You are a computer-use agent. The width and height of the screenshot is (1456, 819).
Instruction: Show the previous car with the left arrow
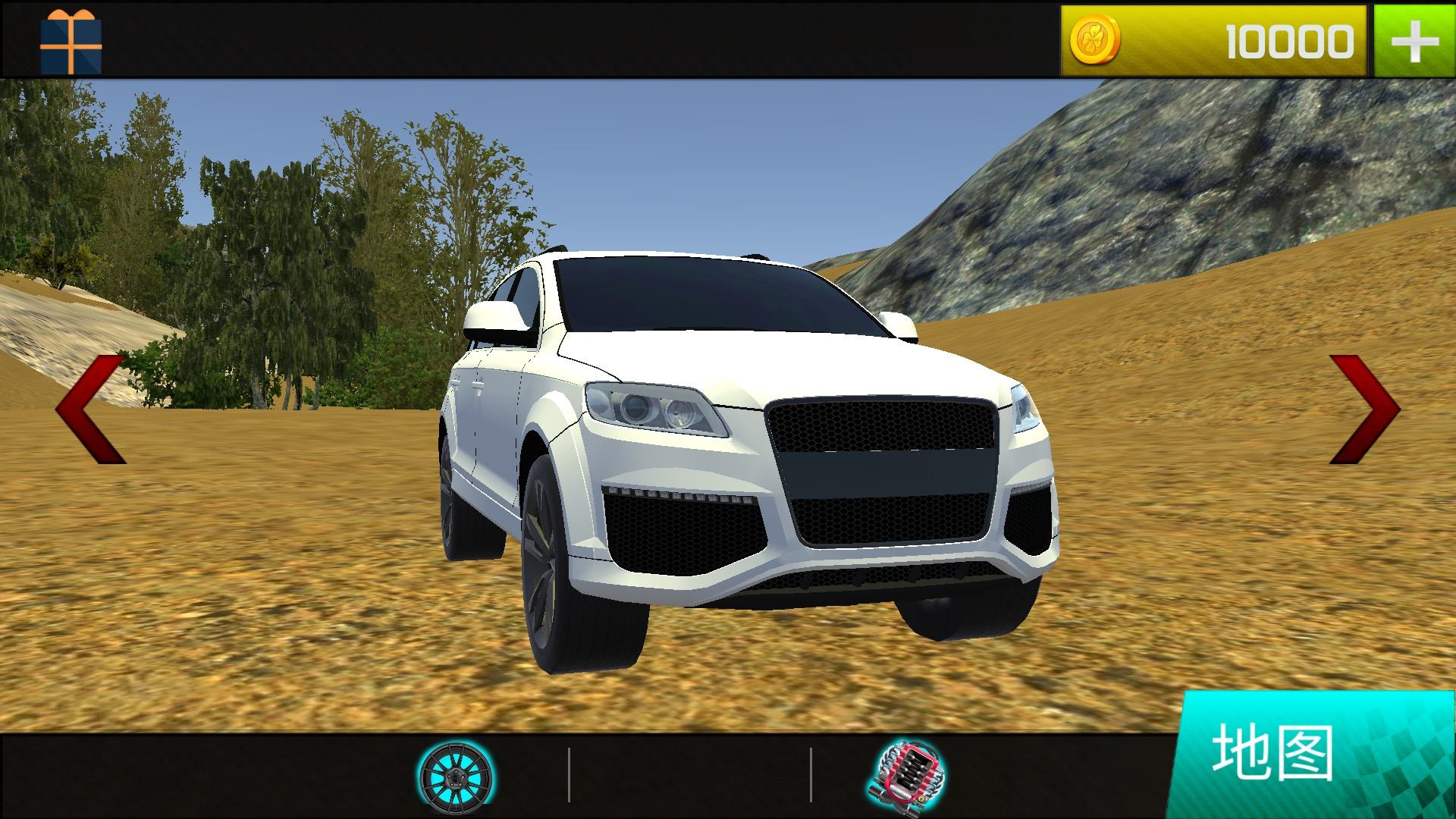[x=90, y=409]
